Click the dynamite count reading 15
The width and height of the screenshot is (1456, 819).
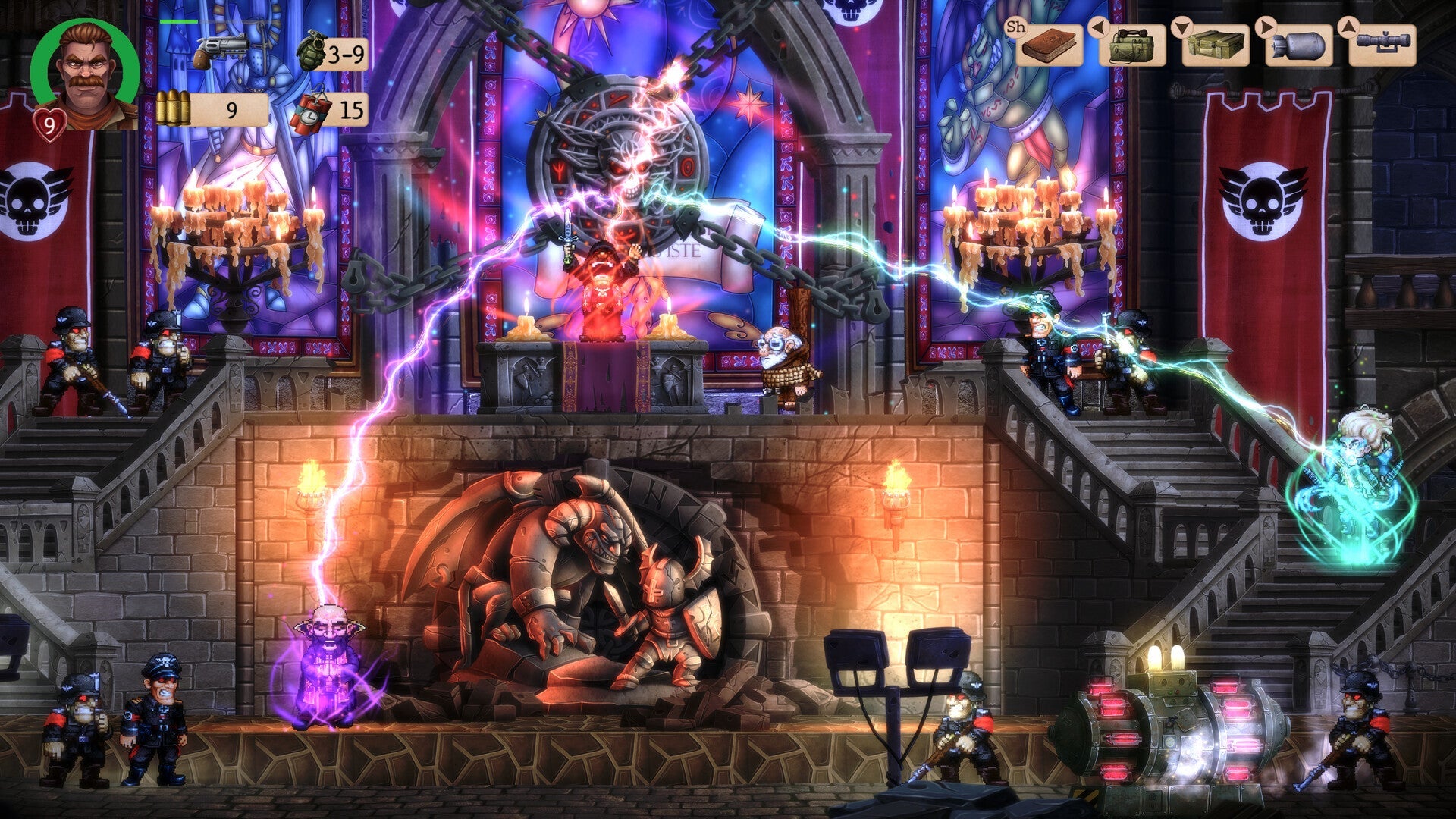click(351, 112)
